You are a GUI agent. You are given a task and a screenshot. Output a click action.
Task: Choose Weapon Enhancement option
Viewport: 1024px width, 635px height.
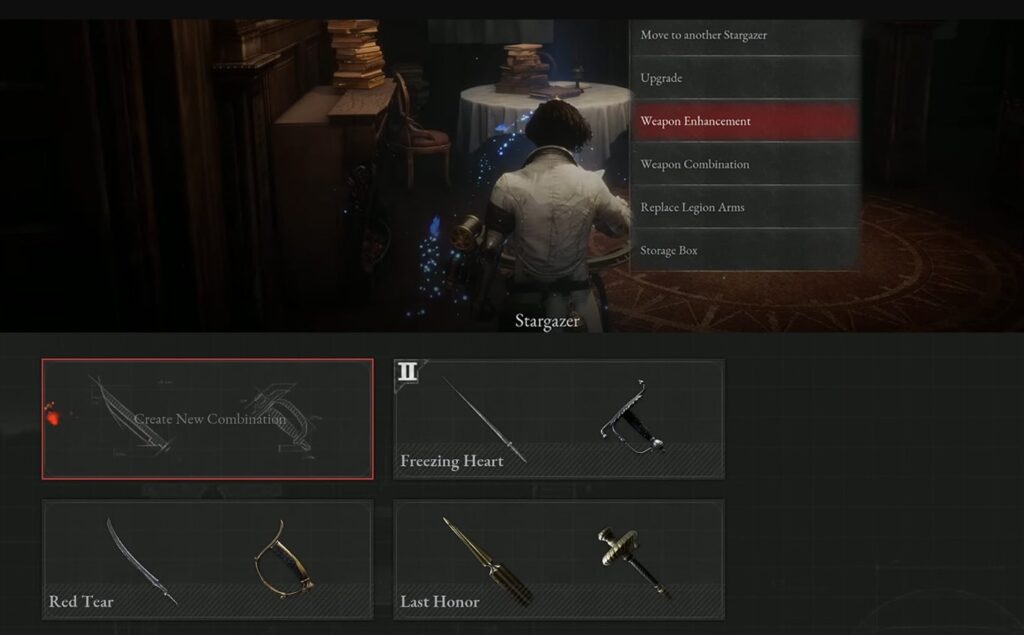coord(745,121)
